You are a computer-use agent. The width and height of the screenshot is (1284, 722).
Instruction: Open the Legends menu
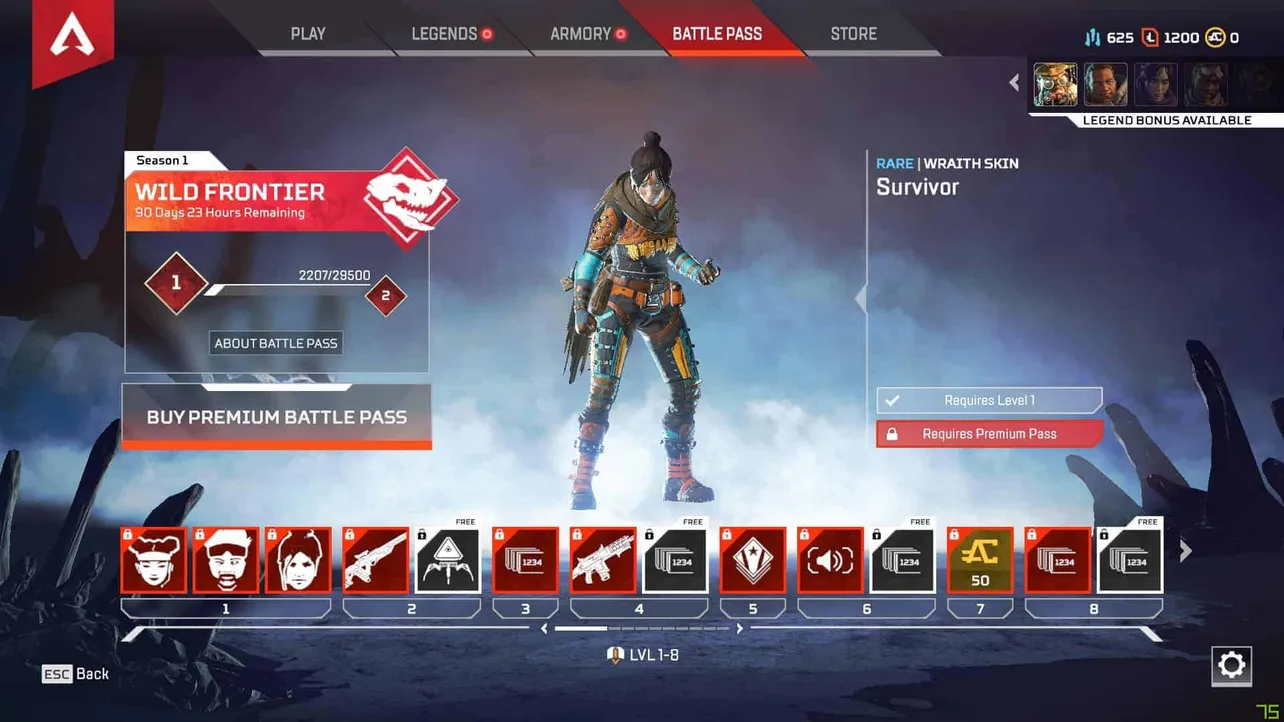tap(443, 33)
